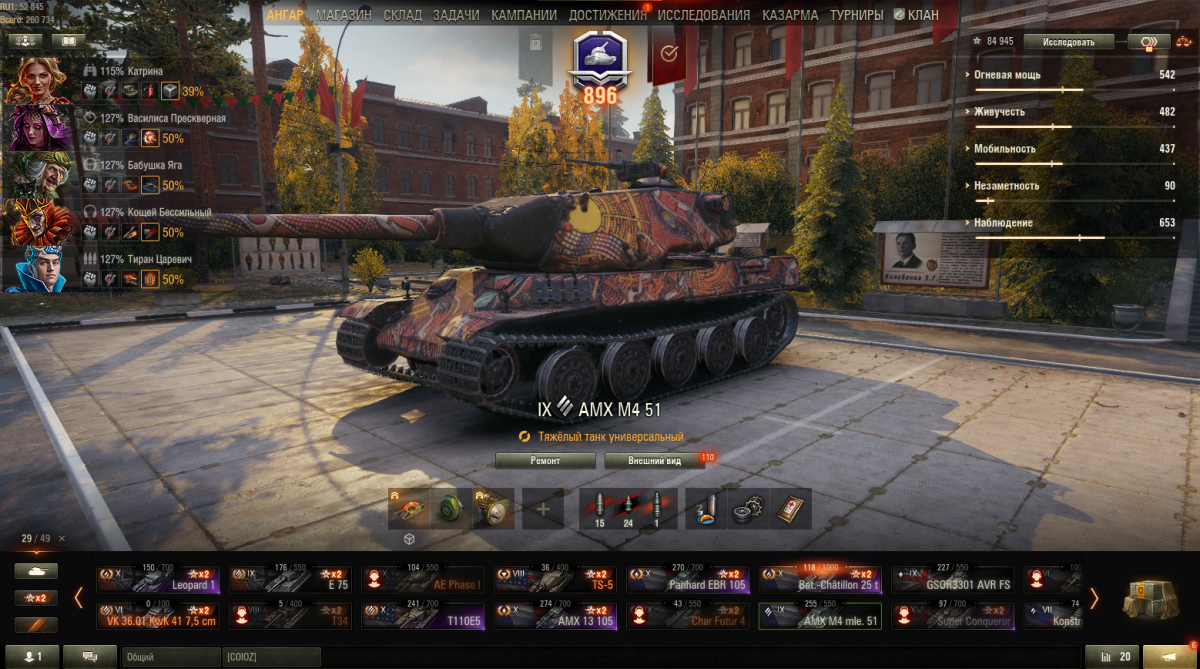Open the ЗАДАЧИ (Missions) tab

coord(455,15)
